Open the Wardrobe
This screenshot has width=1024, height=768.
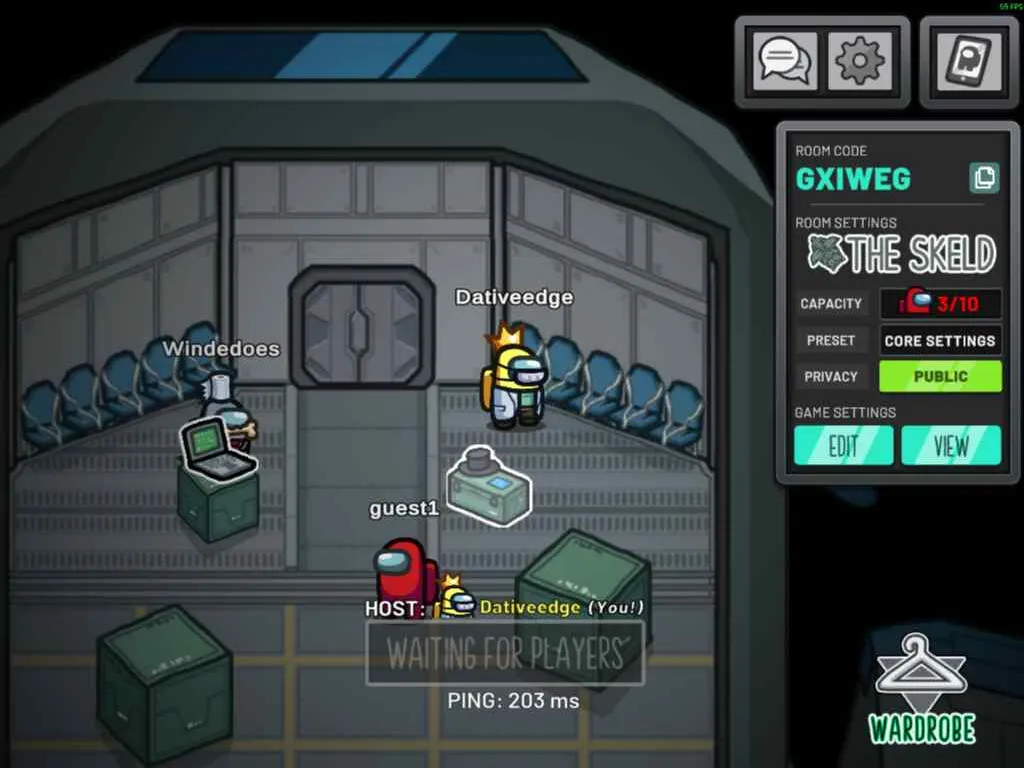(921, 690)
